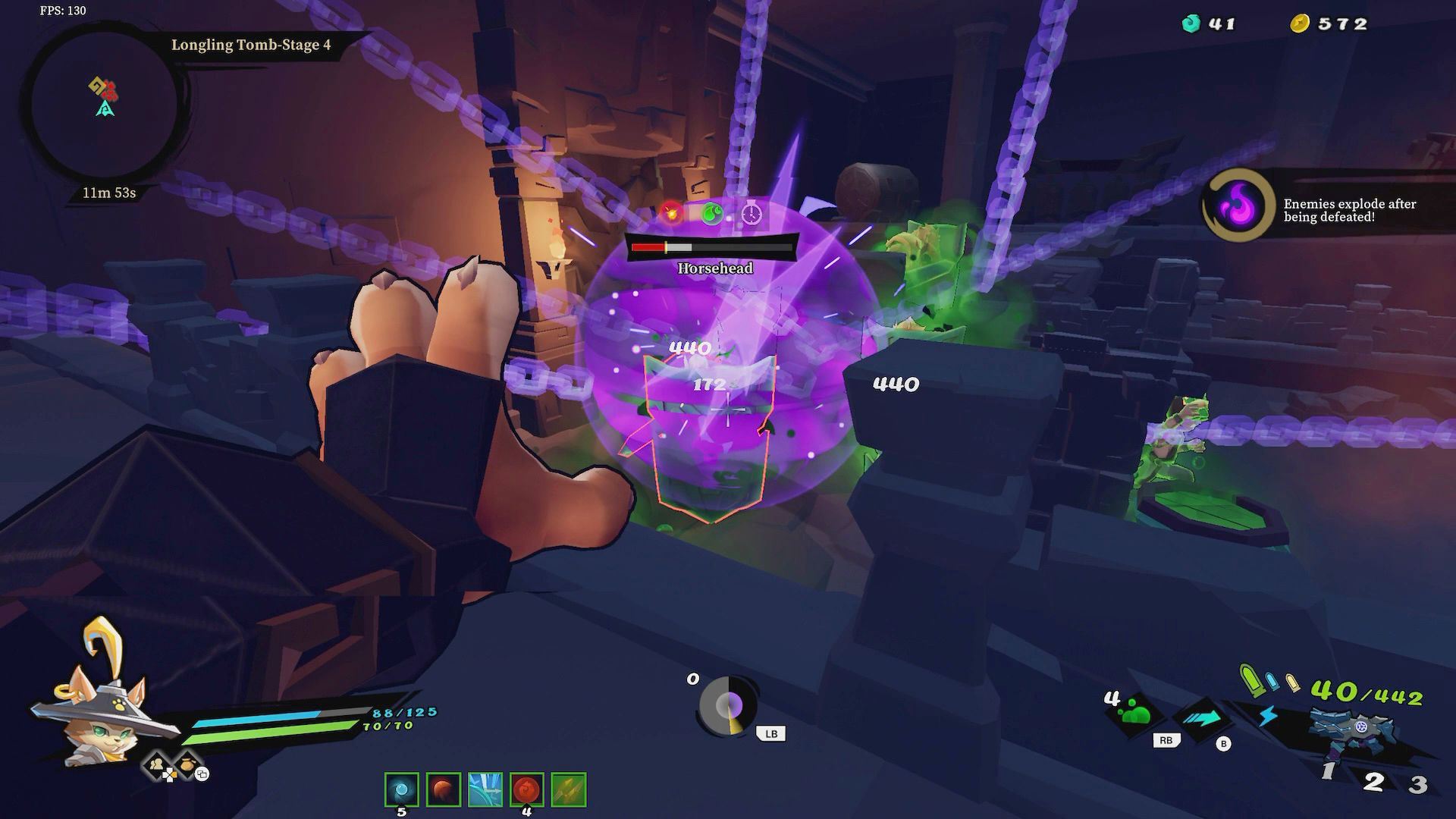Switch to weapon slot 2
The height and width of the screenshot is (819, 1456).
1373,782
